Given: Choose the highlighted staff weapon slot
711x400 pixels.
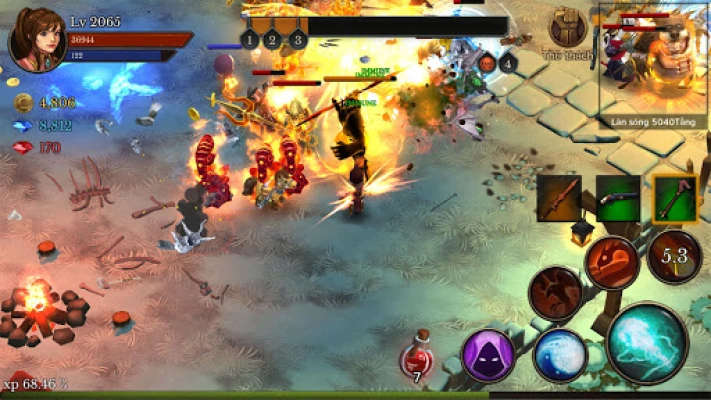Looking at the screenshot, I should click(x=675, y=198).
